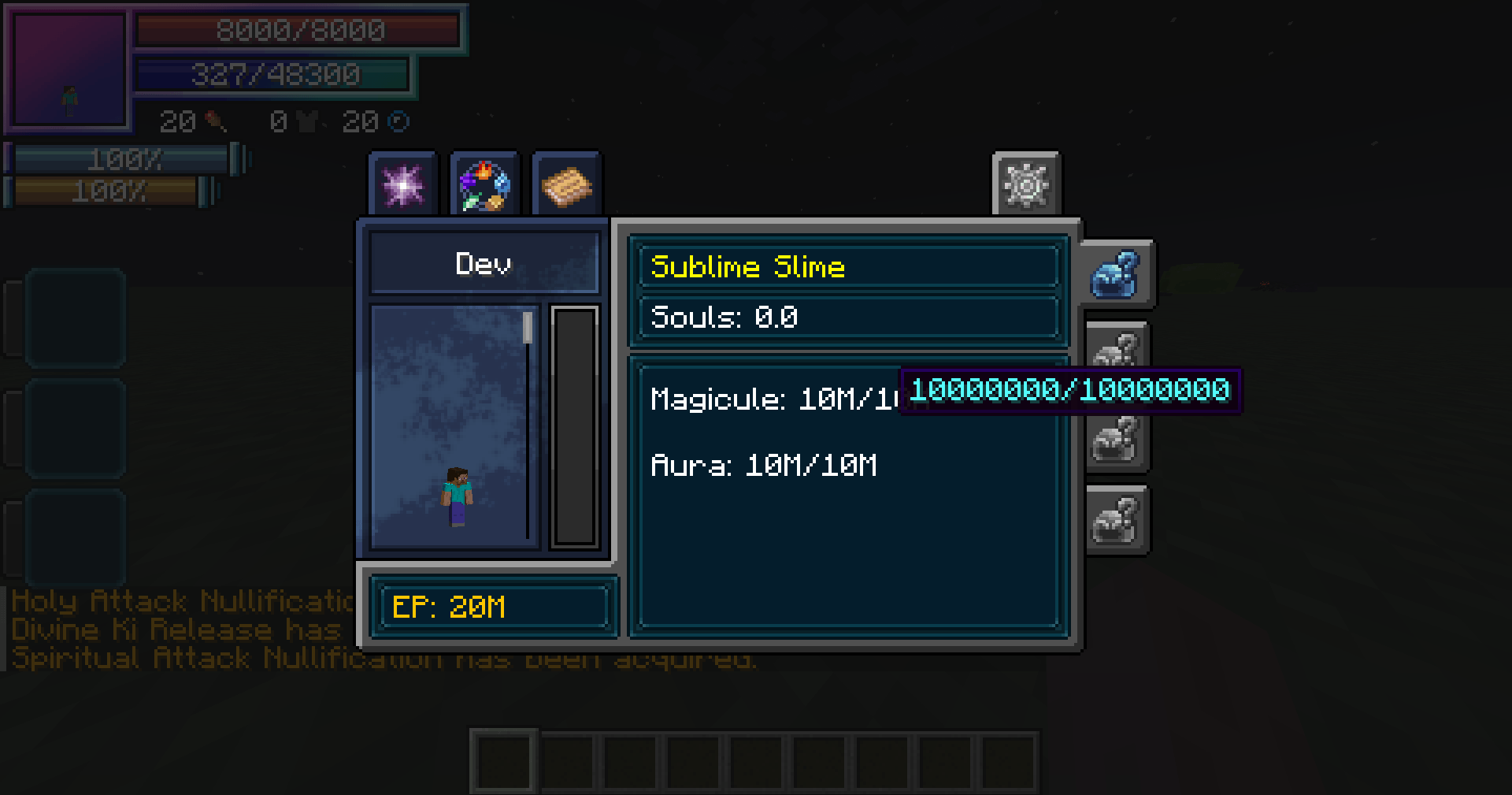Click the chestplate armor counter icon
This screenshot has width=1512, height=795.
tap(309, 122)
